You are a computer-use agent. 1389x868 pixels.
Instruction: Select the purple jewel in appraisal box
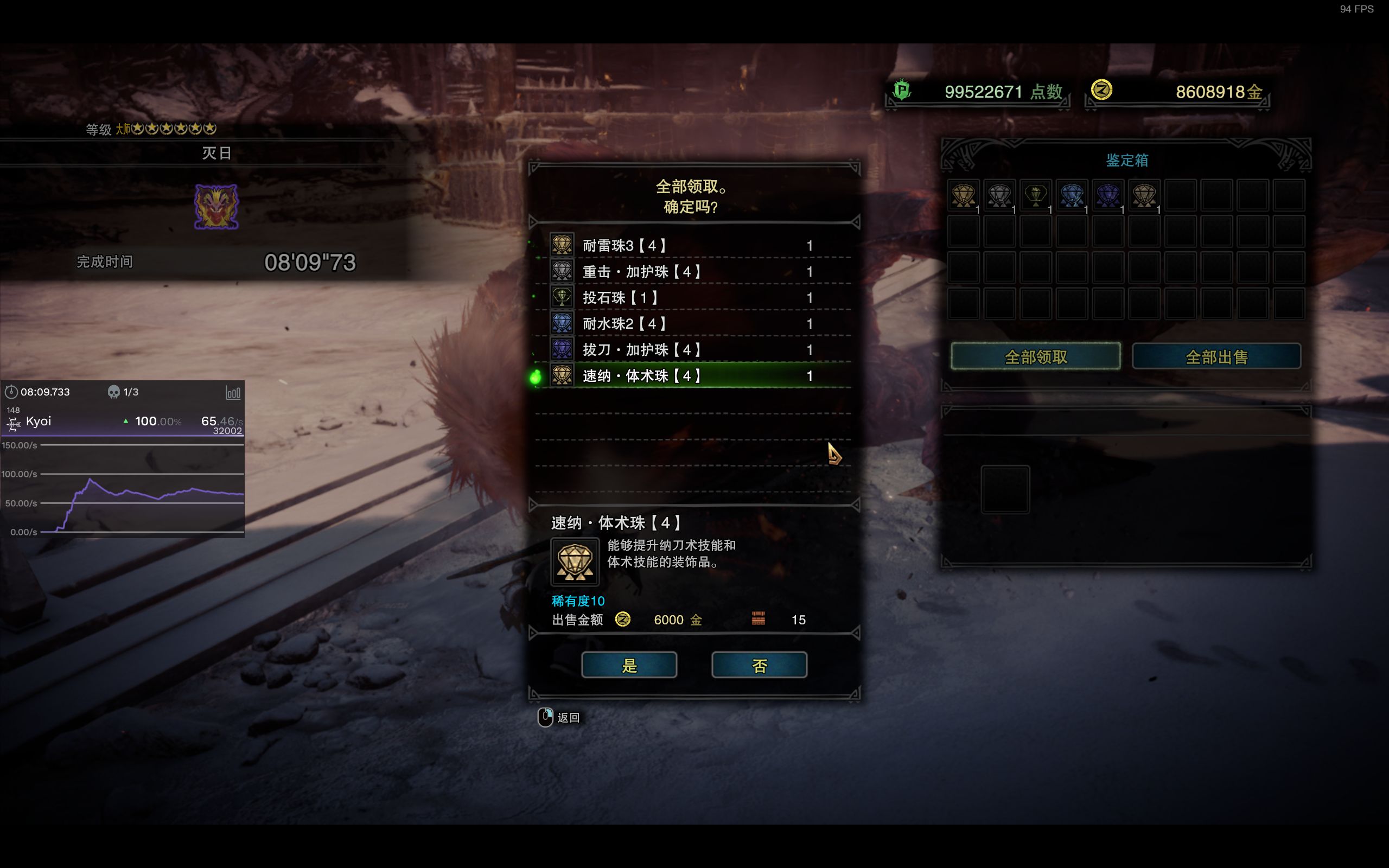point(1108,195)
